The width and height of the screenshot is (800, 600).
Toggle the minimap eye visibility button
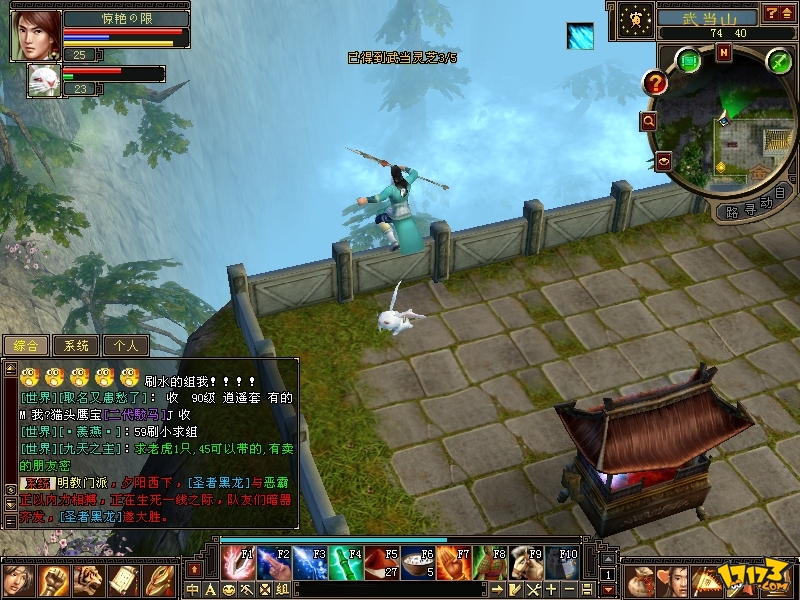662,159
